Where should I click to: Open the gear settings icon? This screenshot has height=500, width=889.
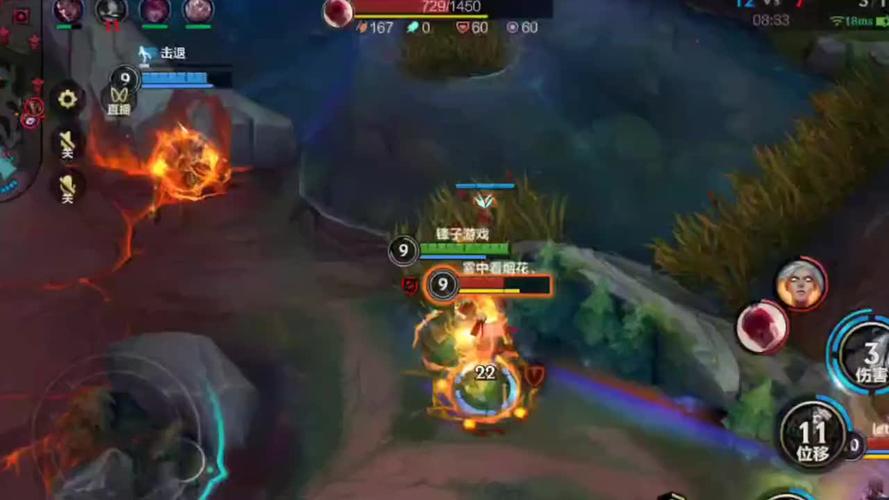pos(67,98)
